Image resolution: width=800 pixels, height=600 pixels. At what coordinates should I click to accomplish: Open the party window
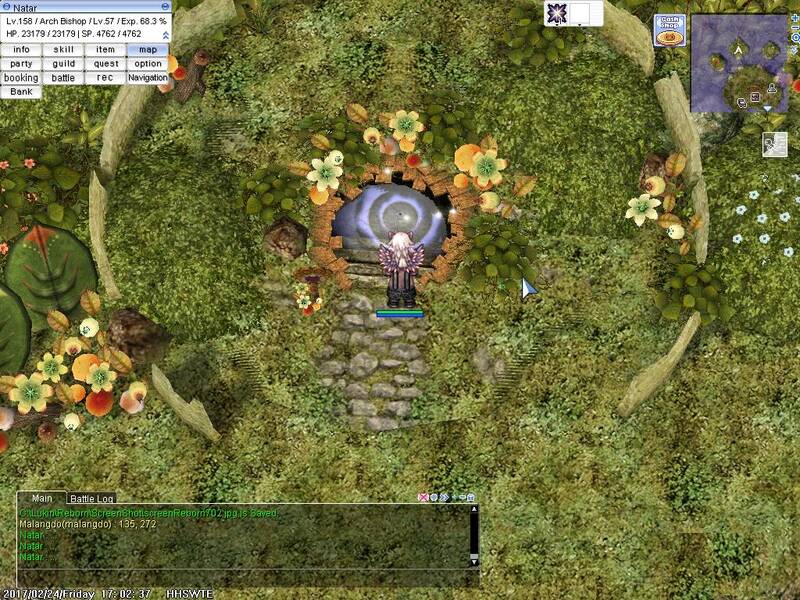coord(21,63)
